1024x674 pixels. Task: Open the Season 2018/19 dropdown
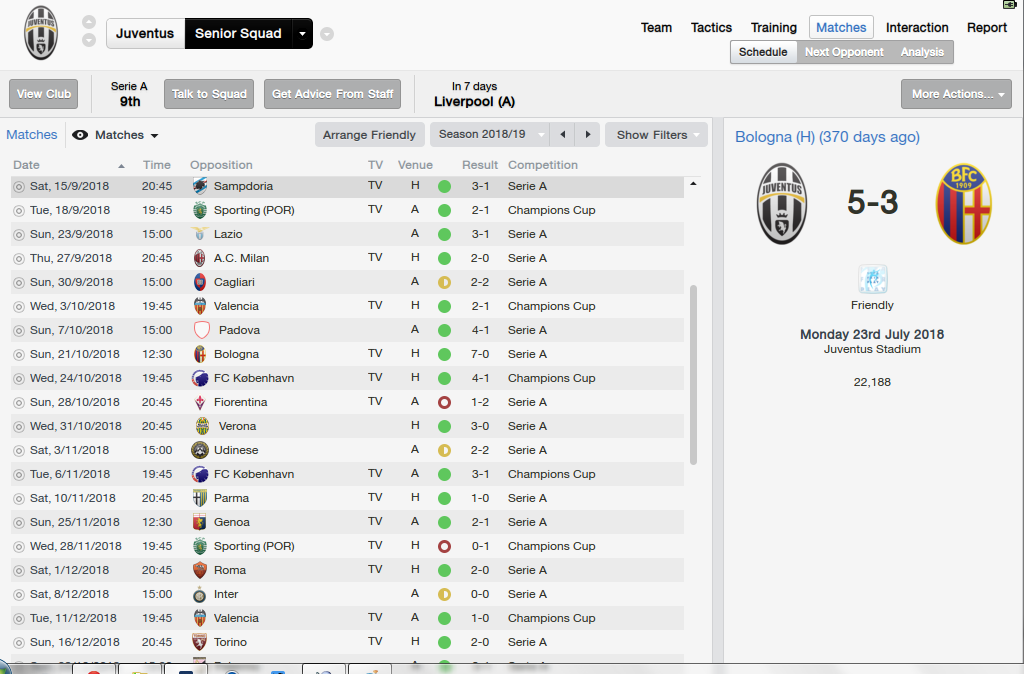click(490, 135)
